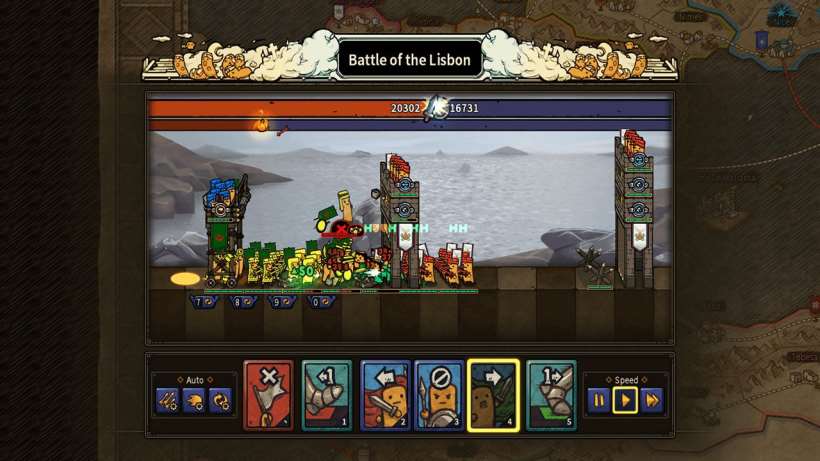The image size is (820, 461).
Task: Select the red white-flag surrender card
Action: [269, 395]
